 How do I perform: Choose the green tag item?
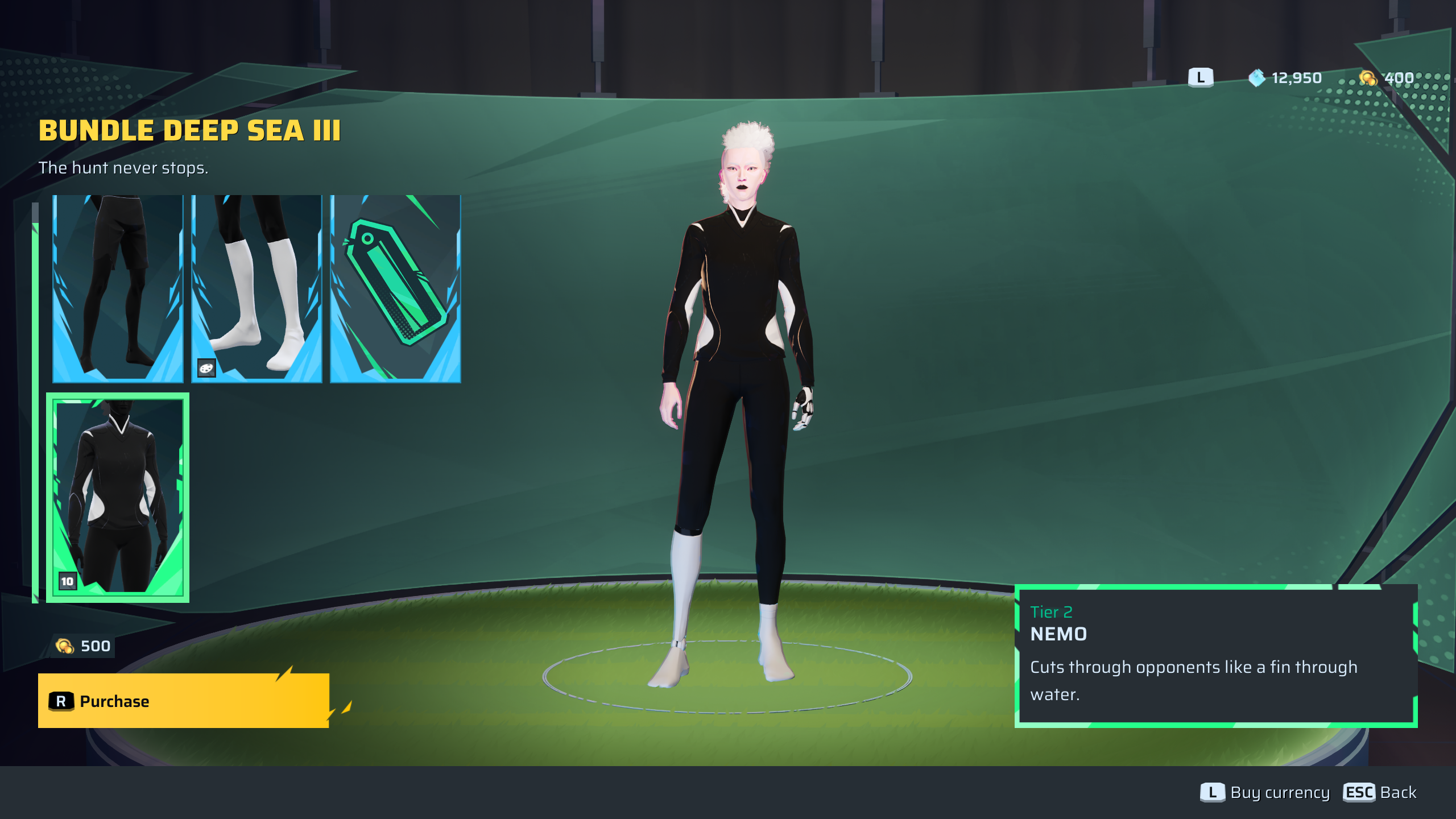pyautogui.click(x=395, y=288)
